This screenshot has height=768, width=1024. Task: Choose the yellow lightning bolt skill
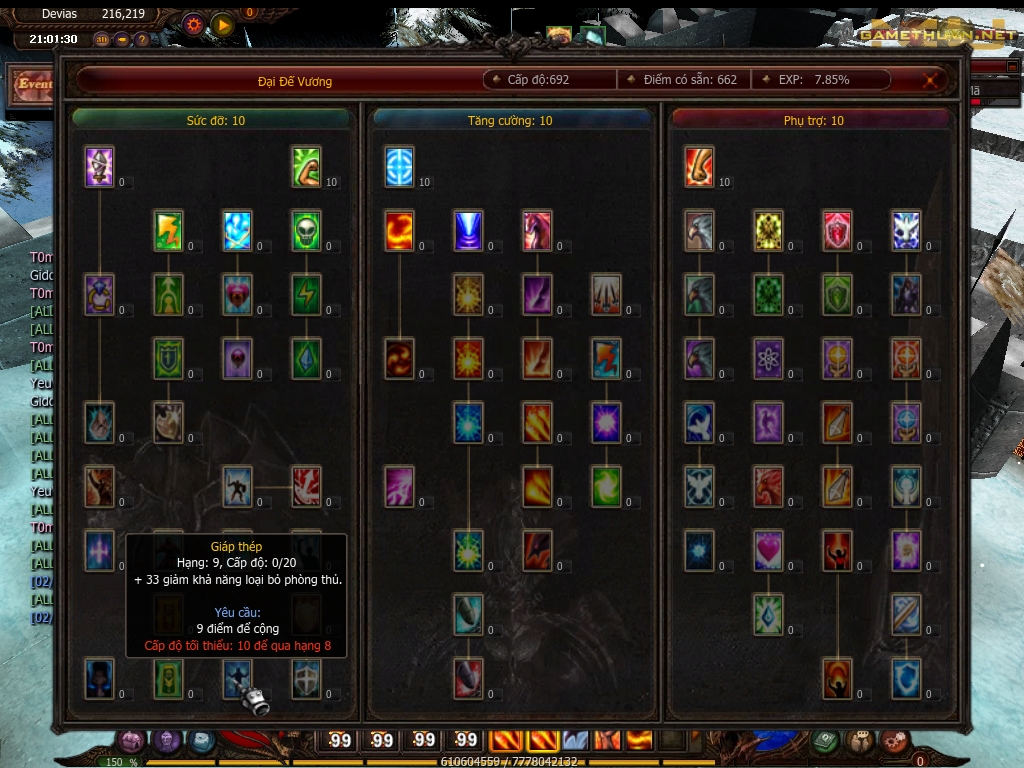pyautogui.click(x=168, y=230)
